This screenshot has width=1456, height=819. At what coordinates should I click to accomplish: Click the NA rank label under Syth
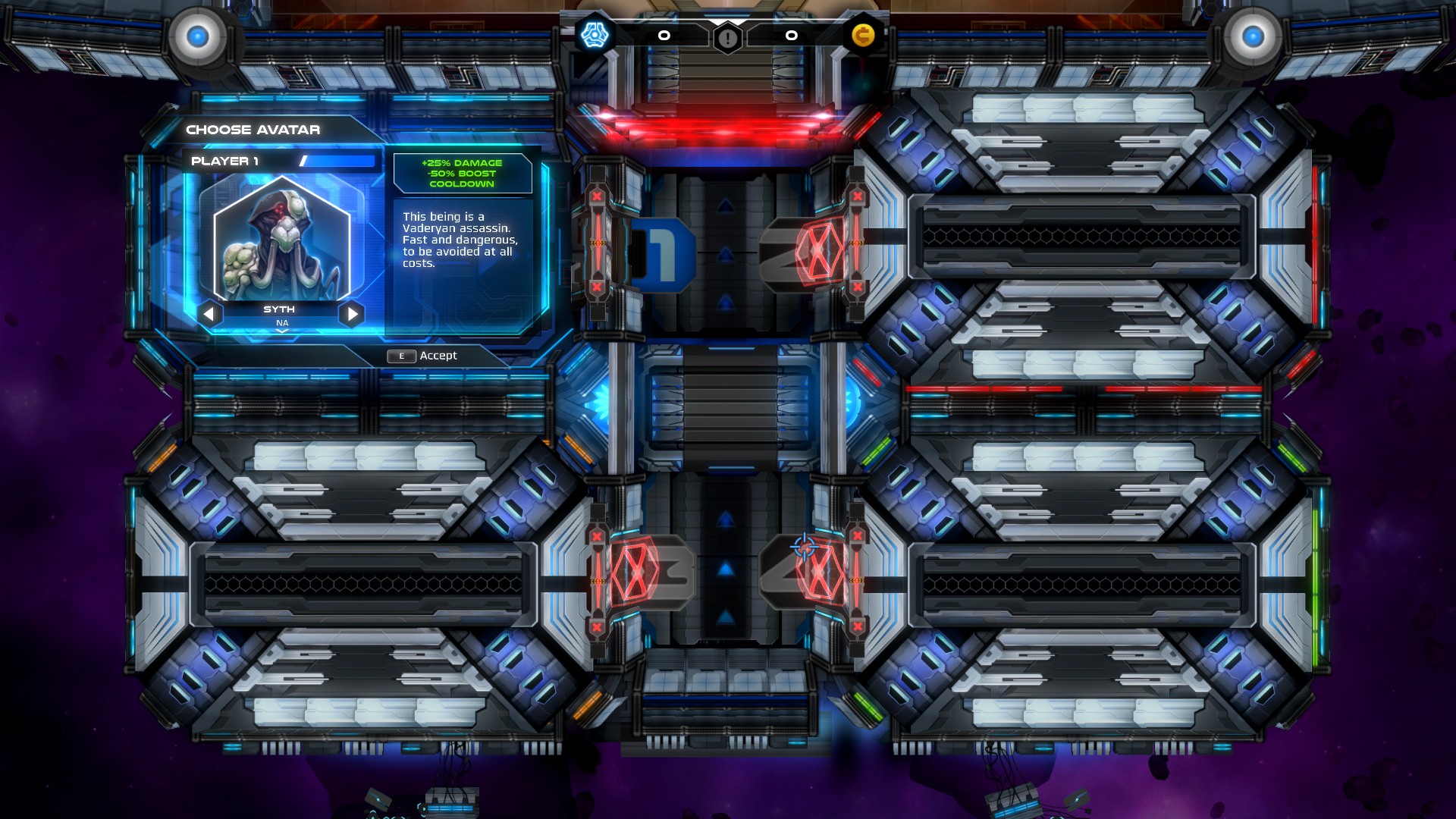281,322
